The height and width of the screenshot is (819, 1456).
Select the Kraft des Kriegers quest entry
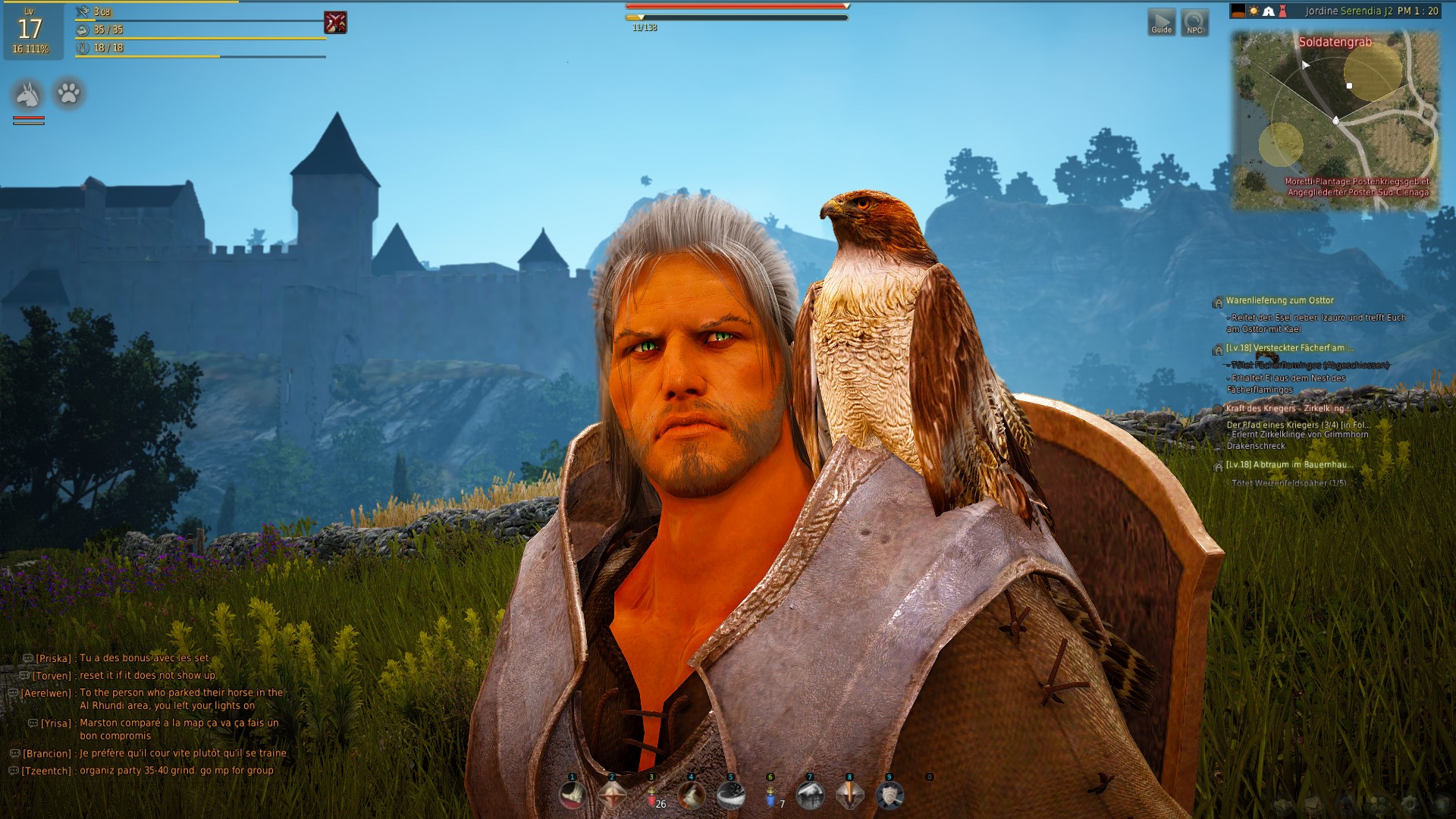[1285, 409]
